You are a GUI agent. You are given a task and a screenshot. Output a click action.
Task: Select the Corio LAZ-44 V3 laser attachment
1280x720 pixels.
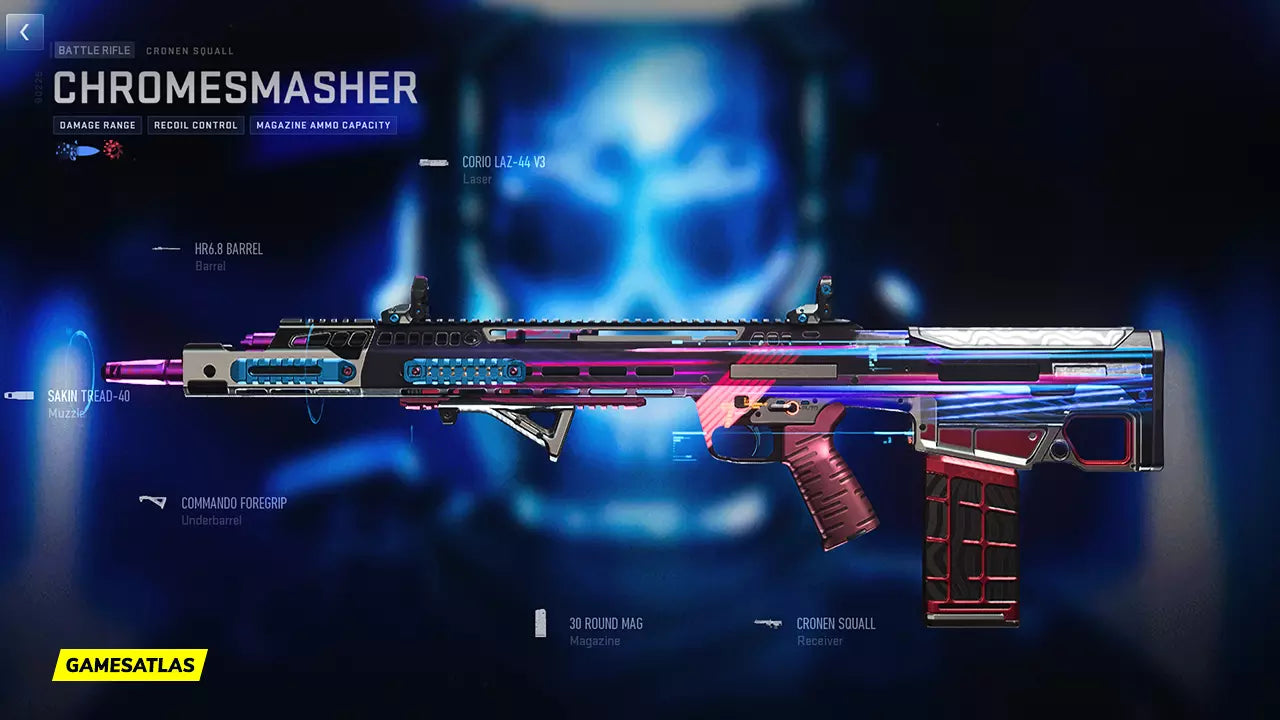tap(502, 162)
